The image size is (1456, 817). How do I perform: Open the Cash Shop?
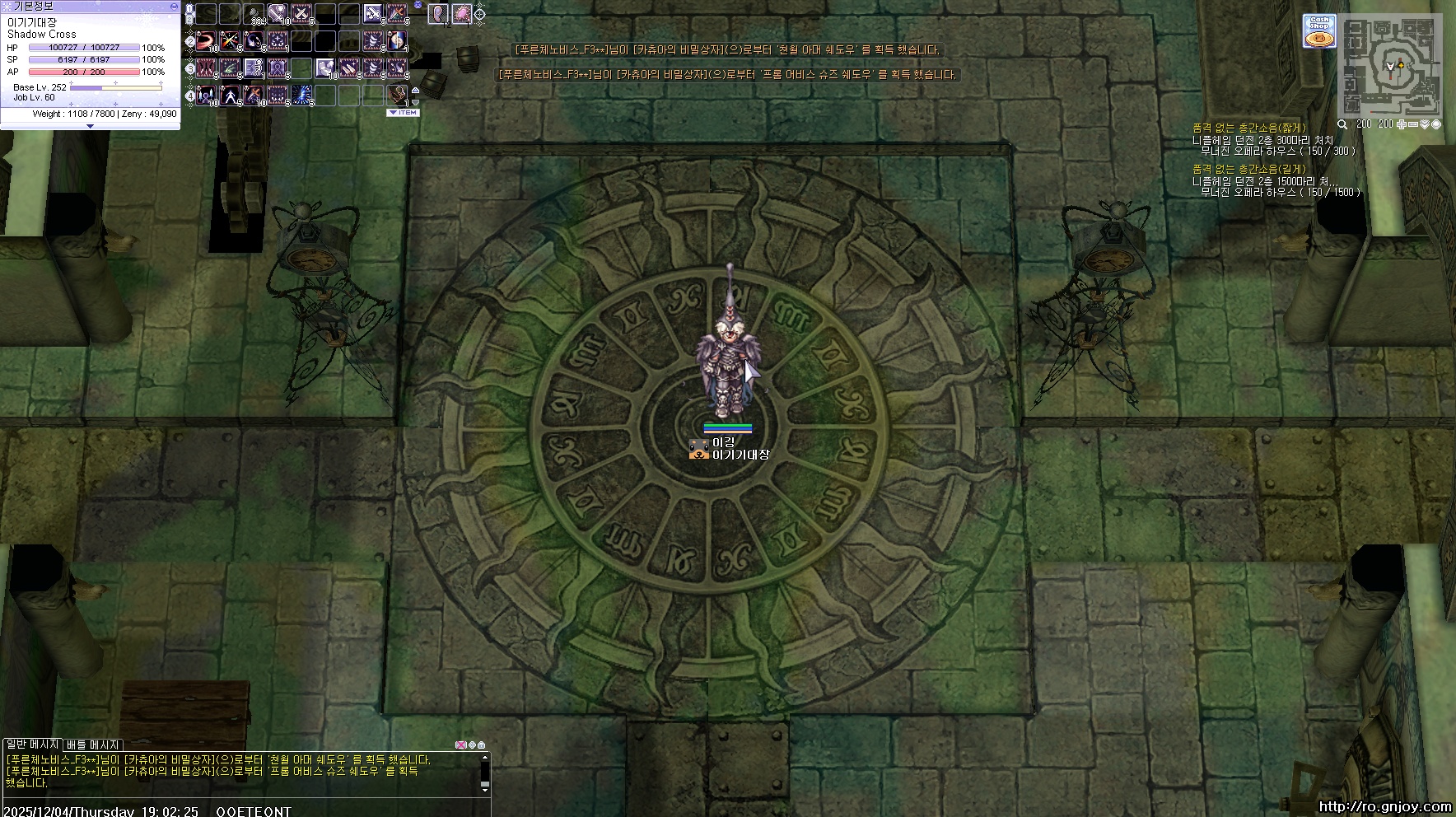[x=1319, y=31]
